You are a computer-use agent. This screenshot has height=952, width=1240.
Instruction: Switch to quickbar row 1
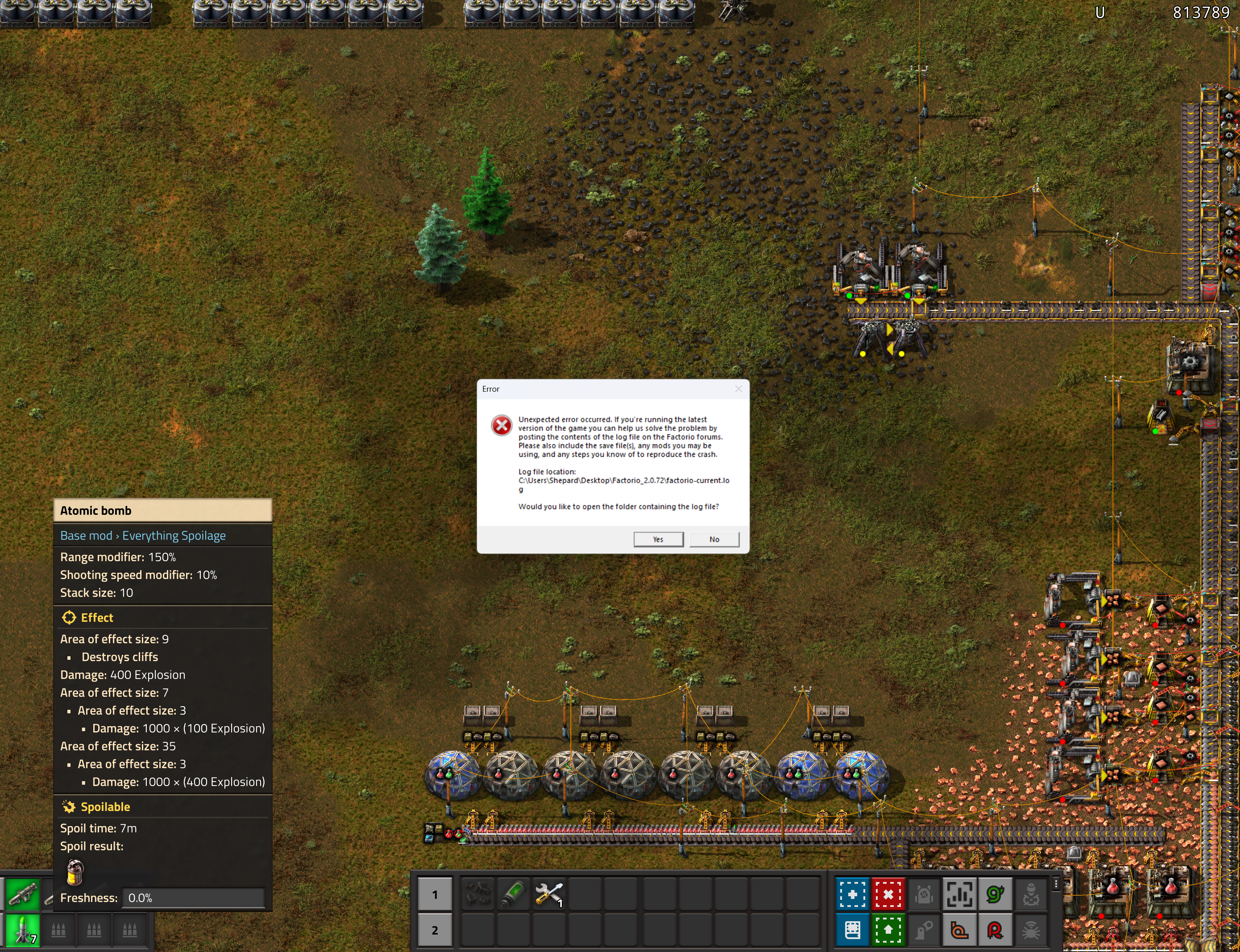[435, 895]
